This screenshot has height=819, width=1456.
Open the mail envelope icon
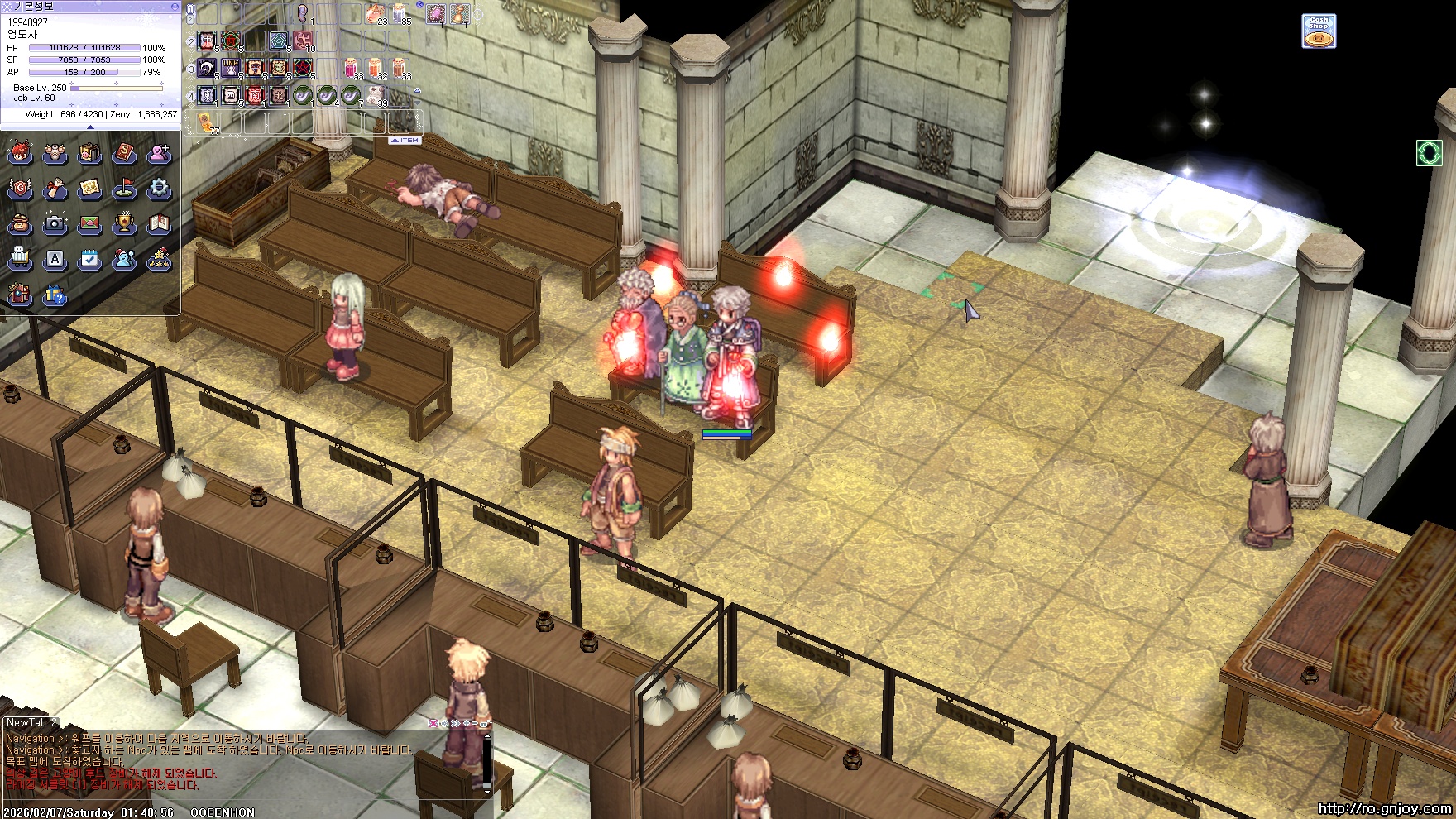click(x=89, y=223)
